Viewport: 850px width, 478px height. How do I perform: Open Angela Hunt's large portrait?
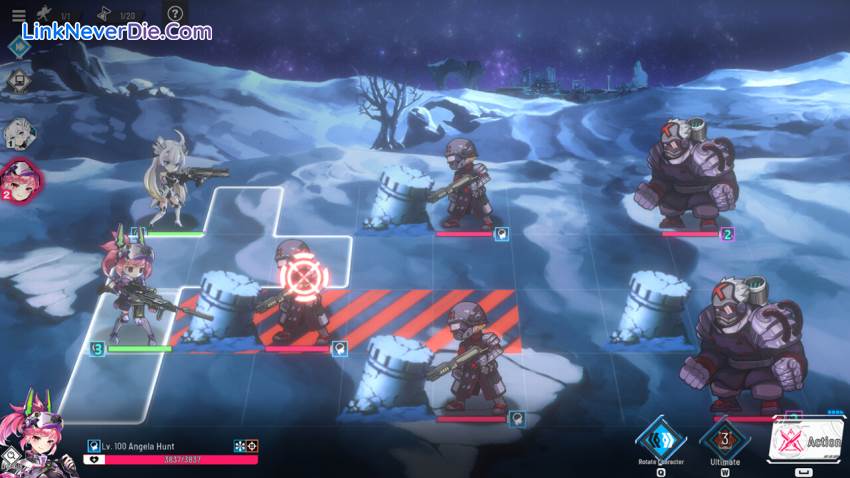click(36, 440)
